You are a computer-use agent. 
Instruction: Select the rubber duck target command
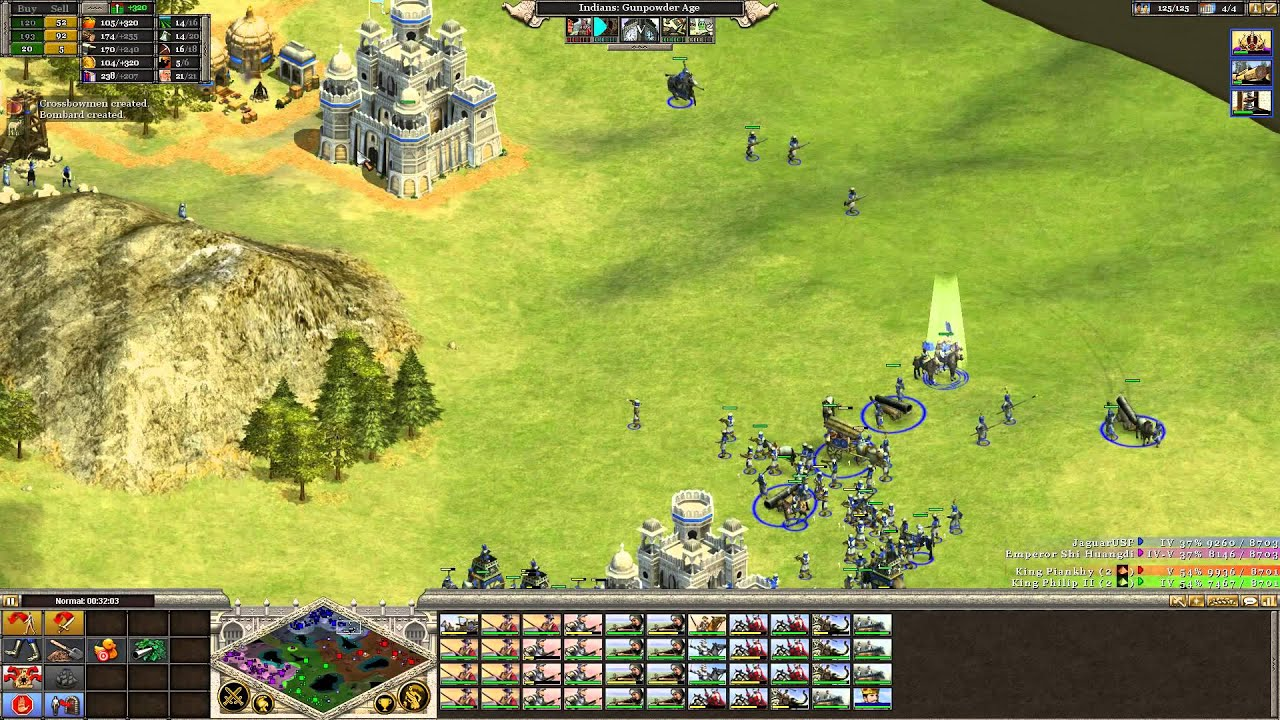[106, 652]
